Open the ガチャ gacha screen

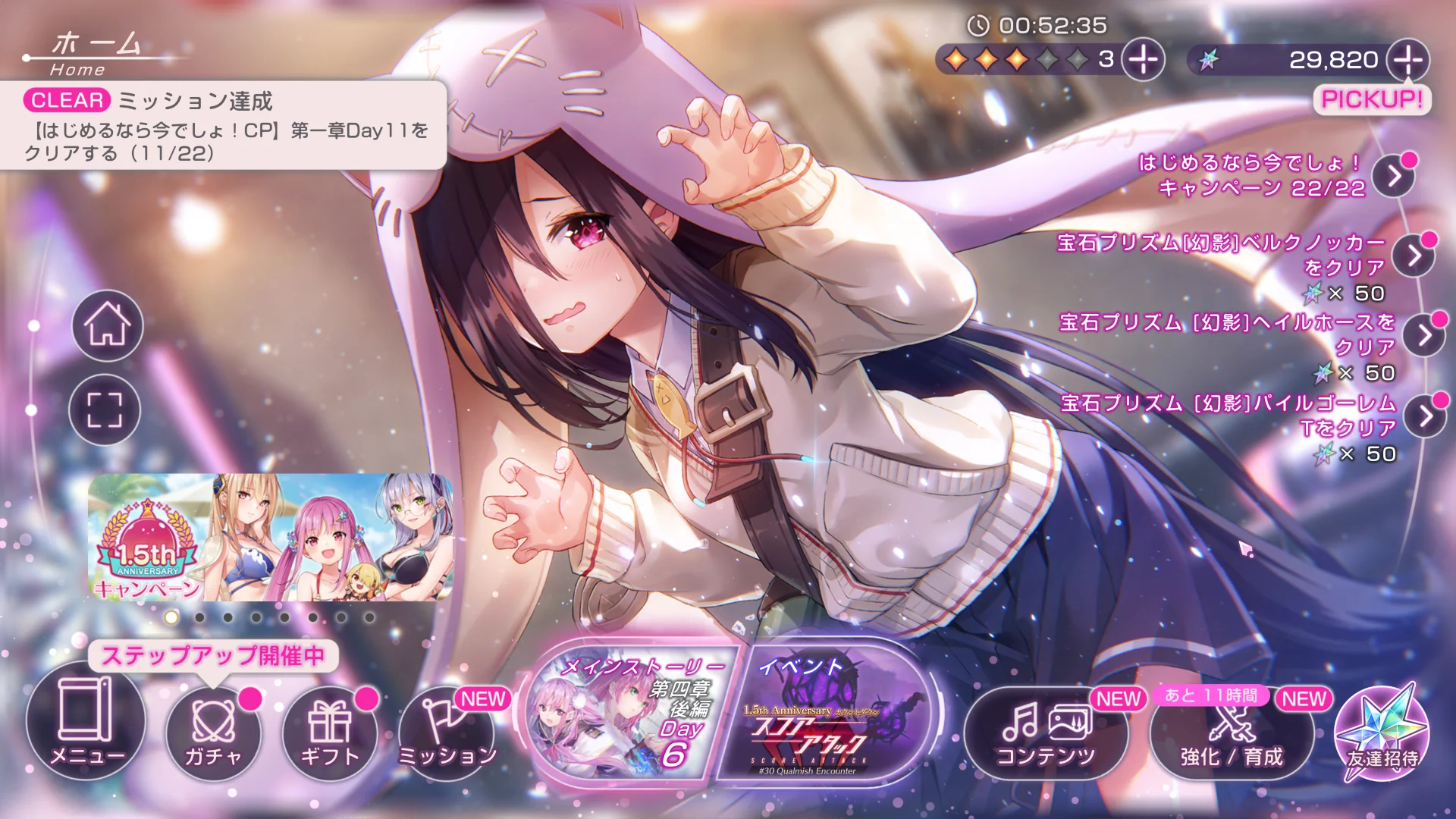213,730
